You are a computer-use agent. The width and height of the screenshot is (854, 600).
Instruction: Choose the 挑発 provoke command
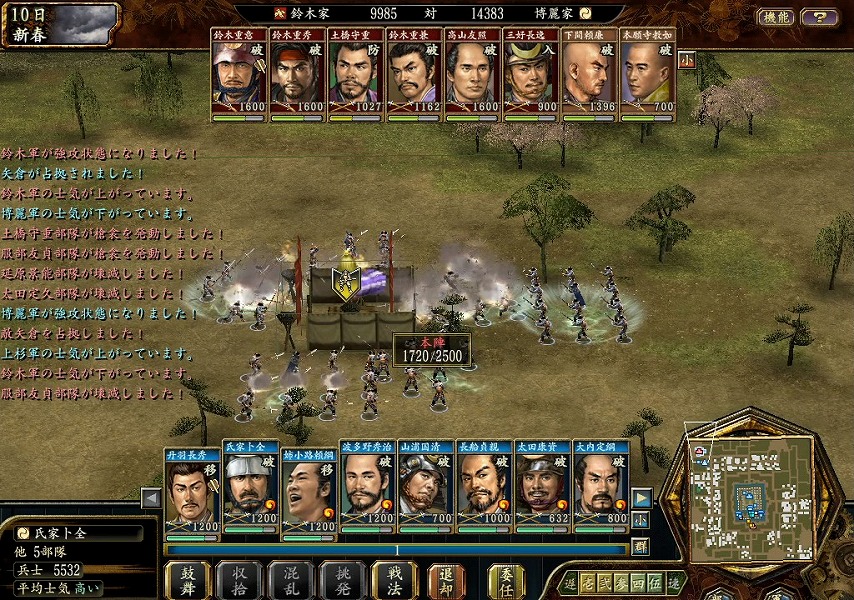(x=343, y=580)
